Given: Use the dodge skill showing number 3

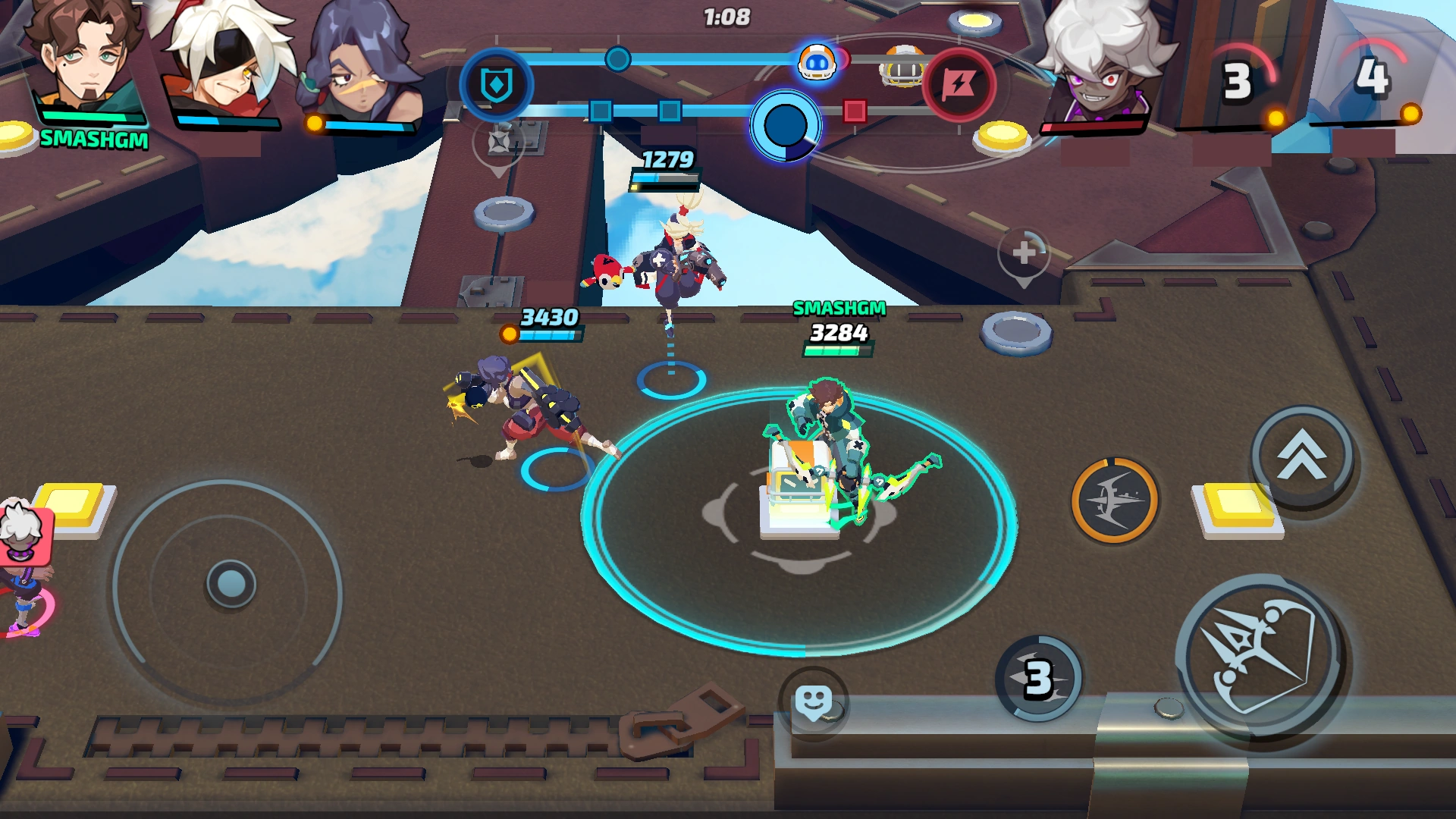Looking at the screenshot, I should point(1038,678).
